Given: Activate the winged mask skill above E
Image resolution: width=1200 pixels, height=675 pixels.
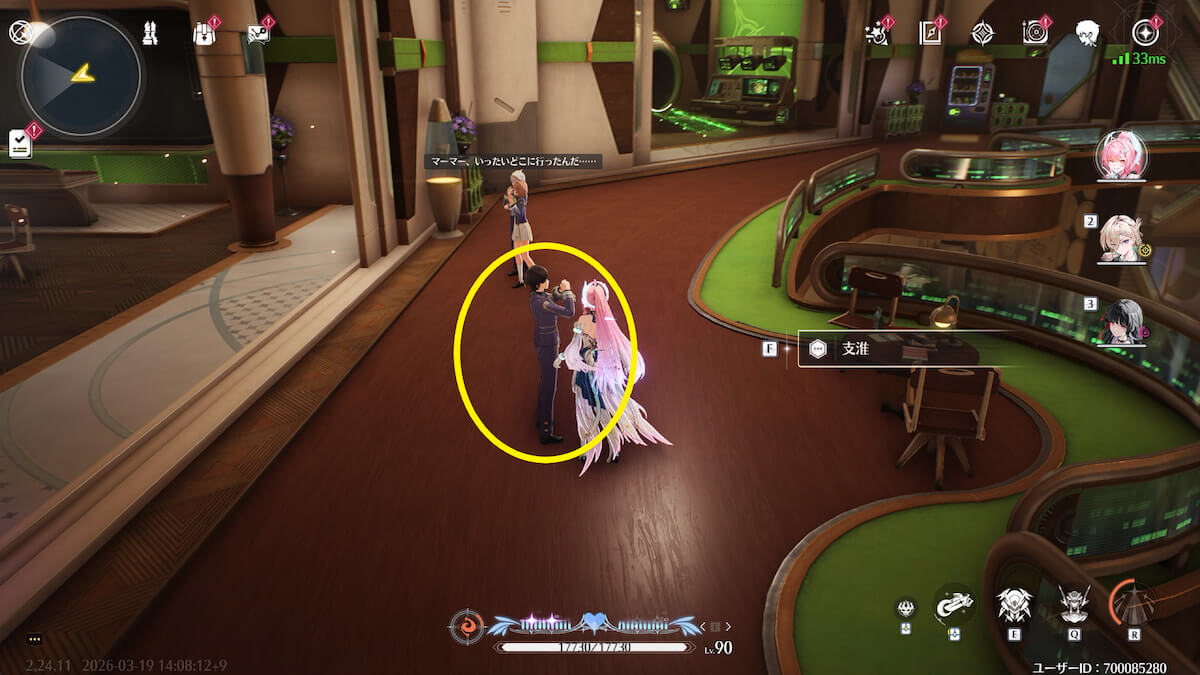Looking at the screenshot, I should [1013, 604].
